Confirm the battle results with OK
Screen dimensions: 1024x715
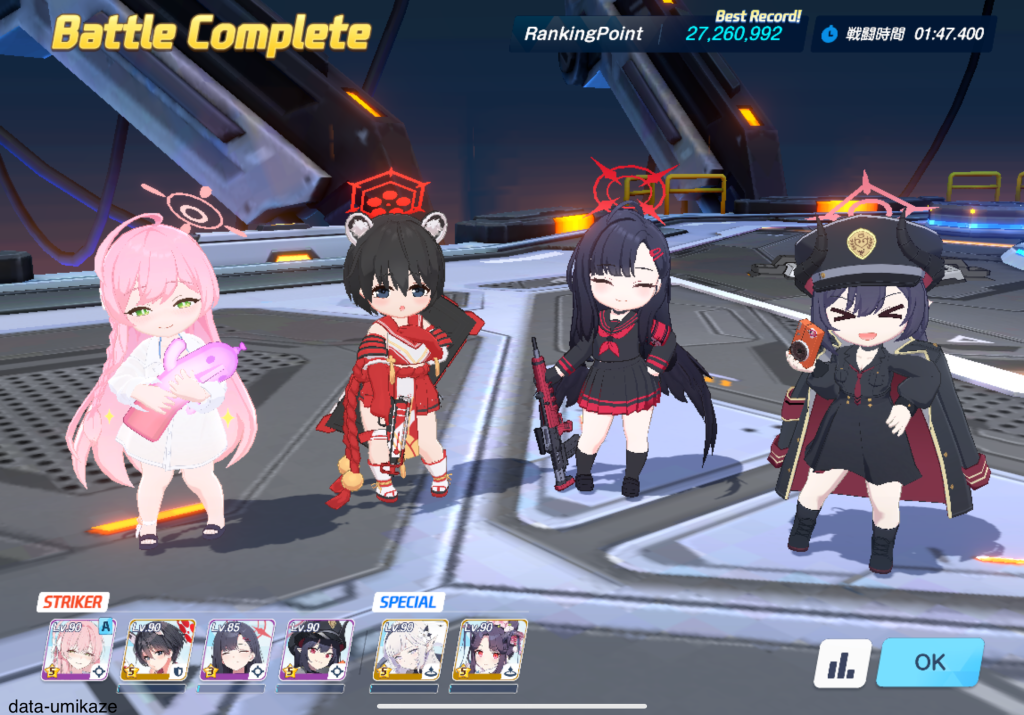(929, 662)
